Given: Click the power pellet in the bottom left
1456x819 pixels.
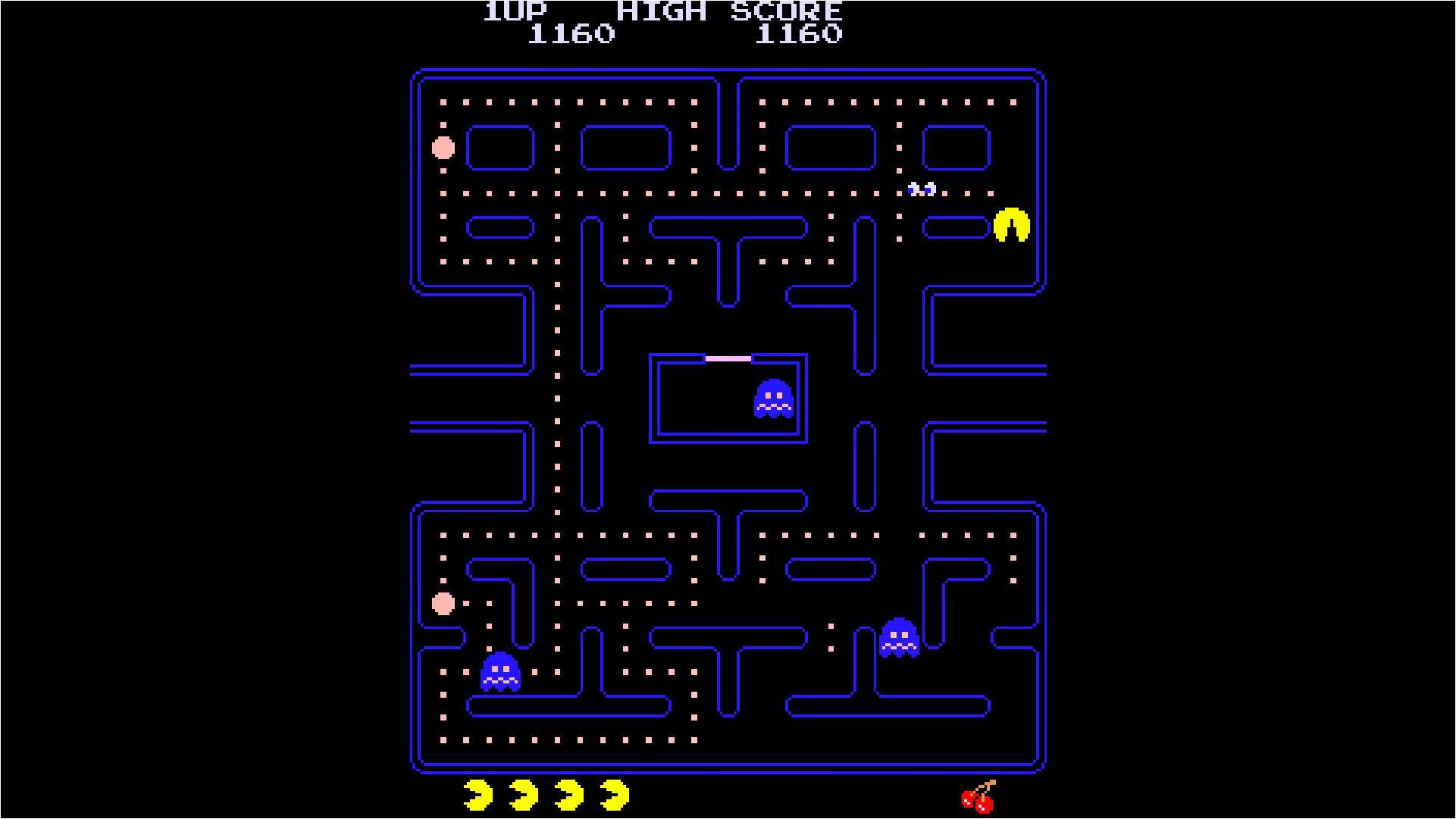Looking at the screenshot, I should [442, 604].
